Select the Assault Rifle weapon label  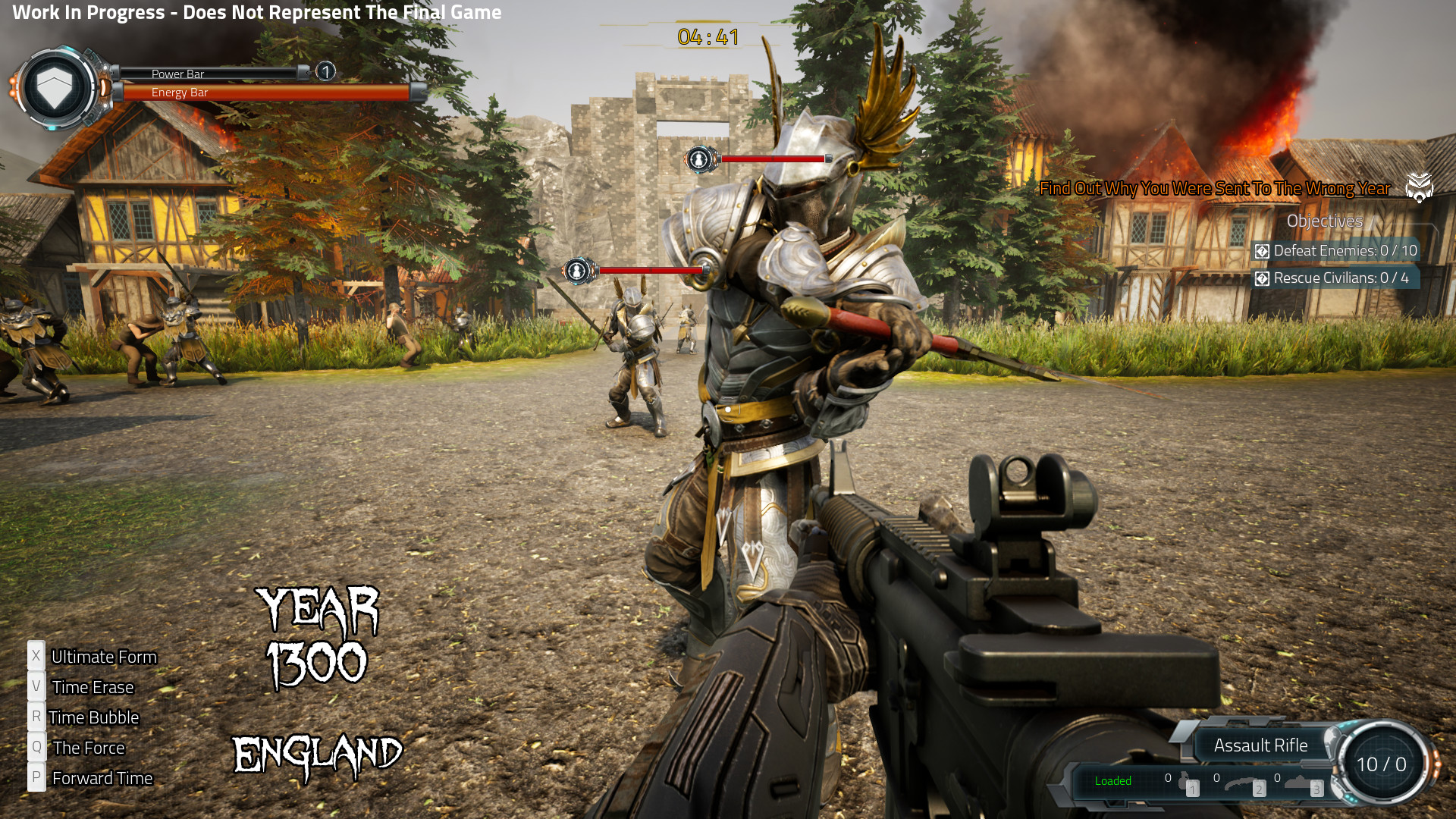1260,745
